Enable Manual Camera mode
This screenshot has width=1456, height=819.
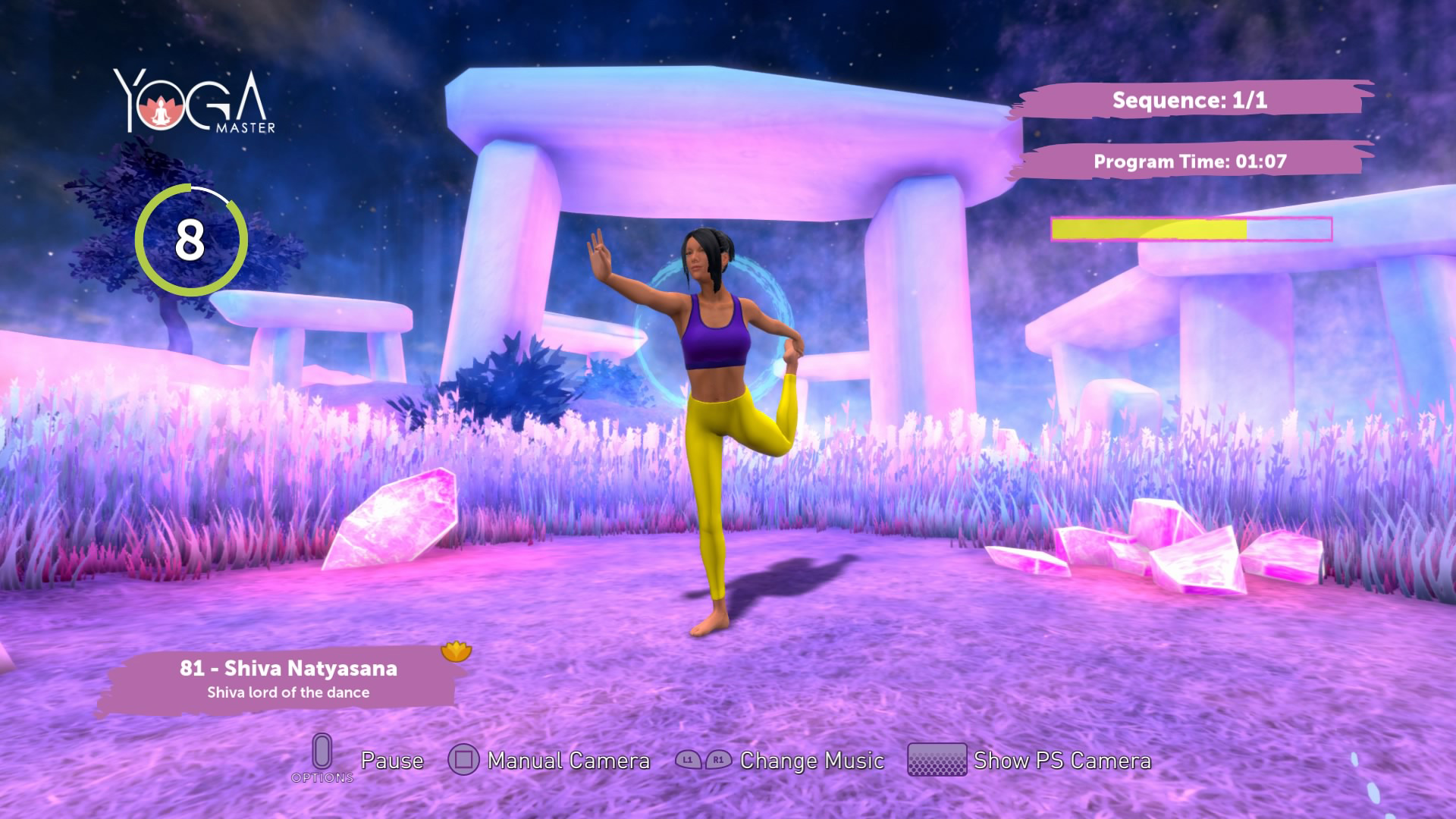tap(569, 760)
